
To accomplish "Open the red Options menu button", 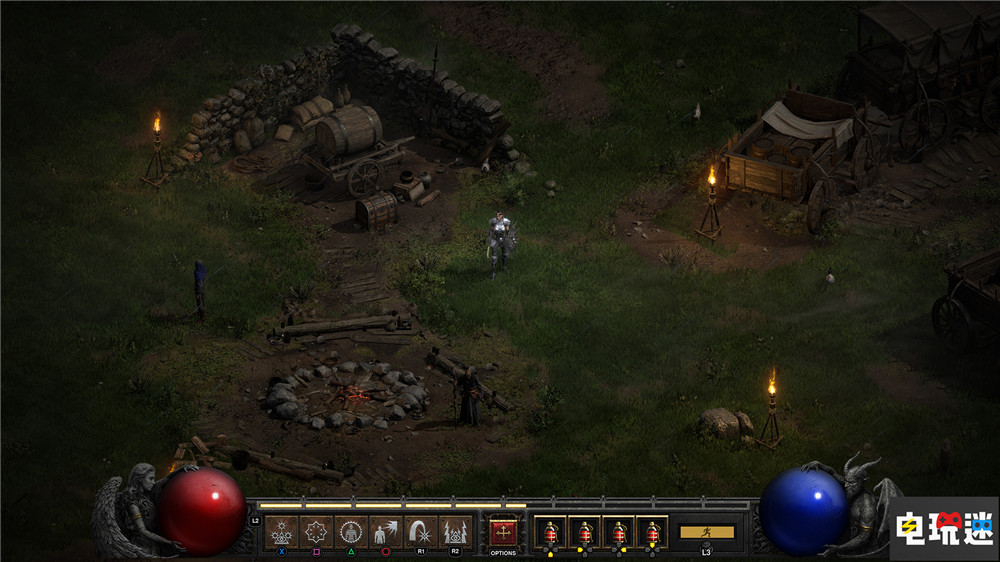I will tap(503, 531).
